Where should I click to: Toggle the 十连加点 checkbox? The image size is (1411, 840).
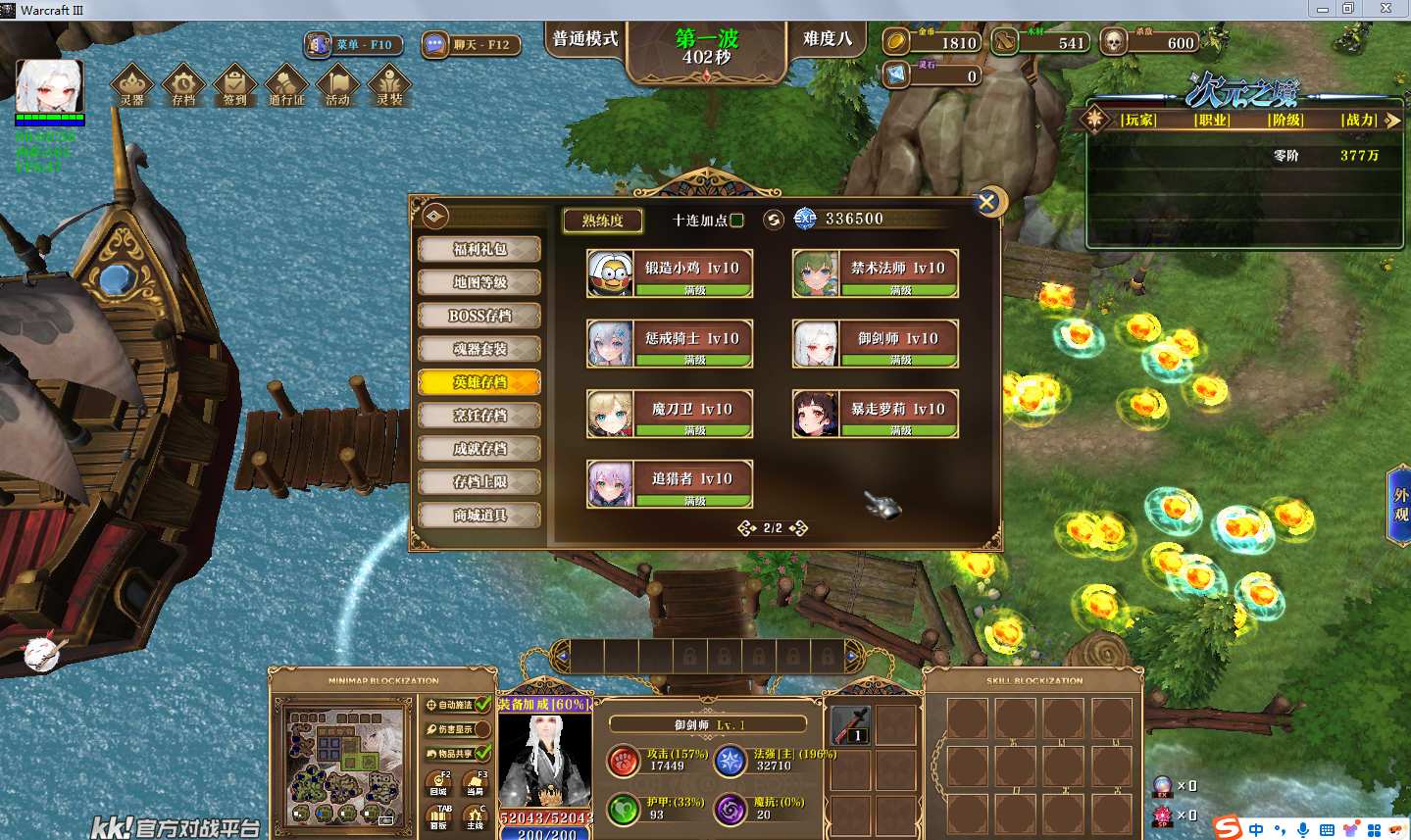tap(737, 221)
